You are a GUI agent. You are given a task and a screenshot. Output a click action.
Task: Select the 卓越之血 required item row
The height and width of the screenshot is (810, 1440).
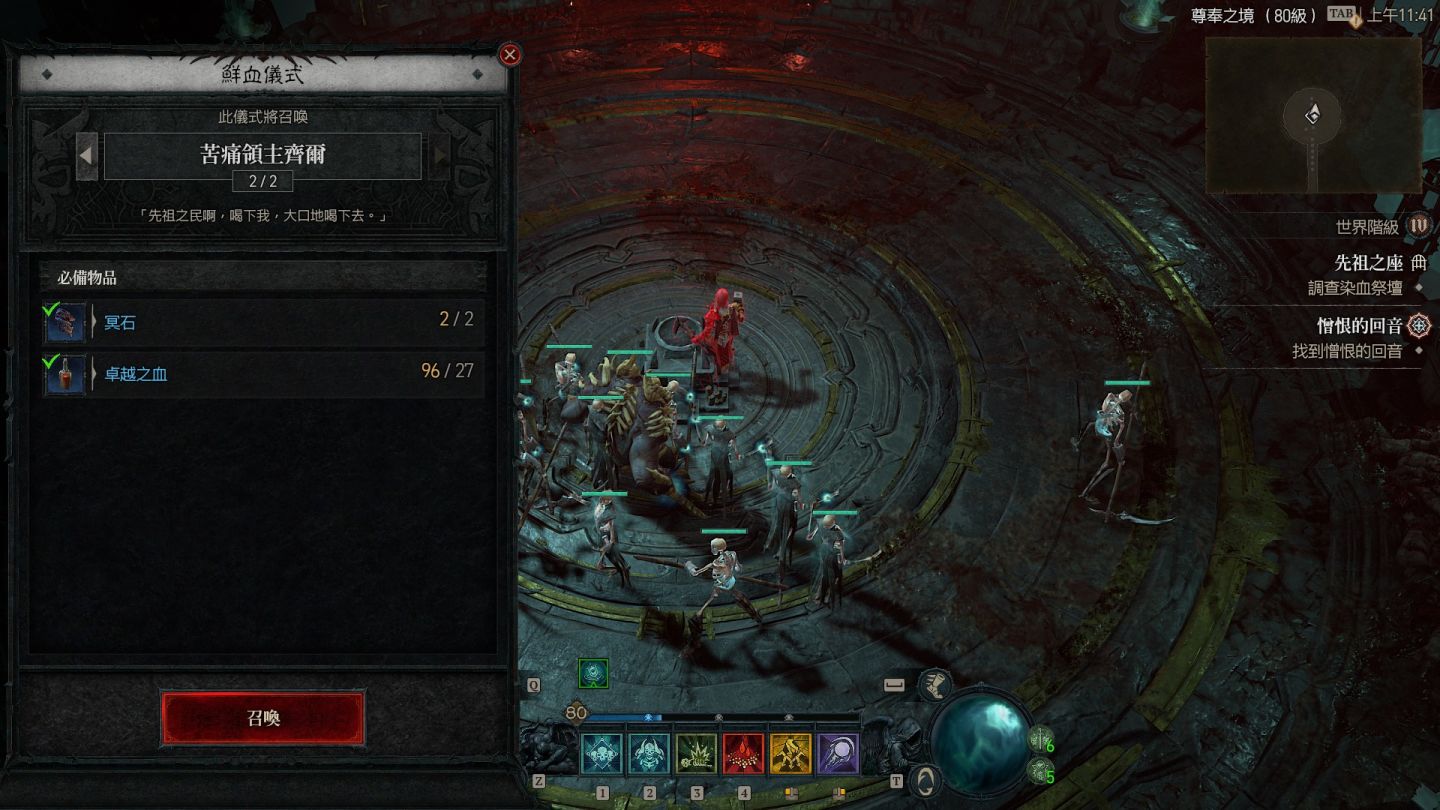point(263,373)
